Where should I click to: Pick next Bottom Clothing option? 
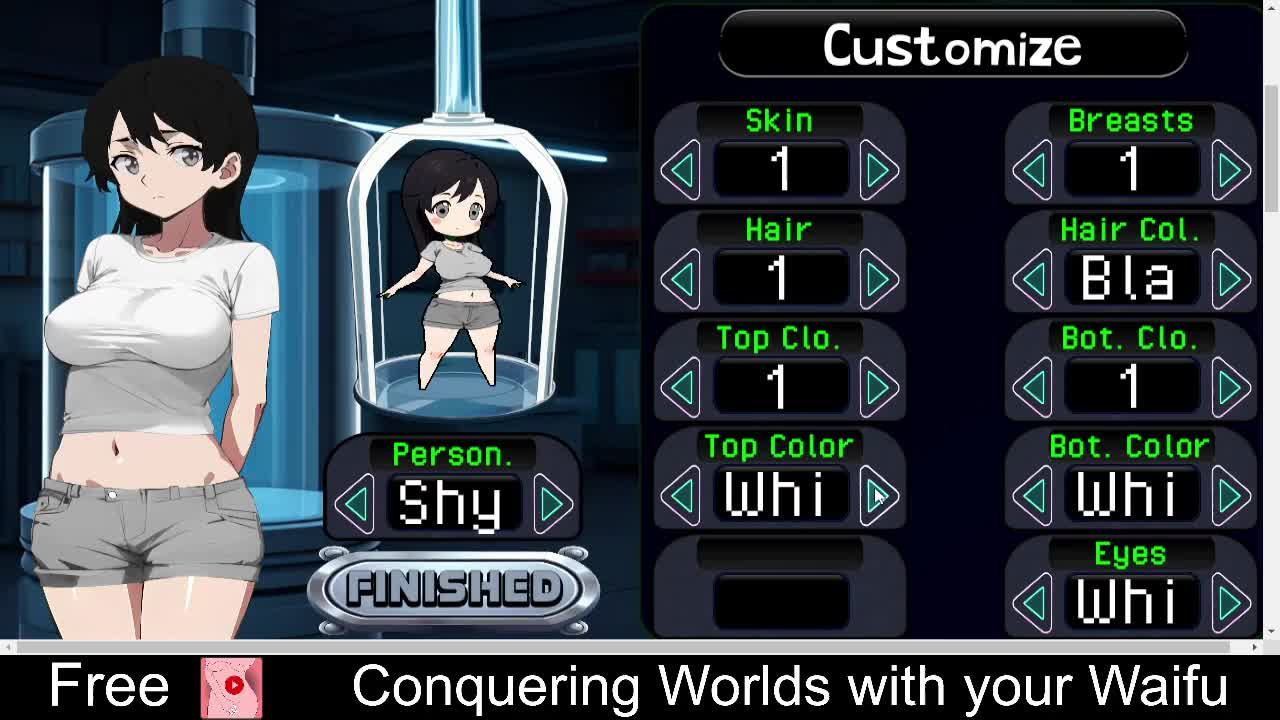click(1230, 387)
